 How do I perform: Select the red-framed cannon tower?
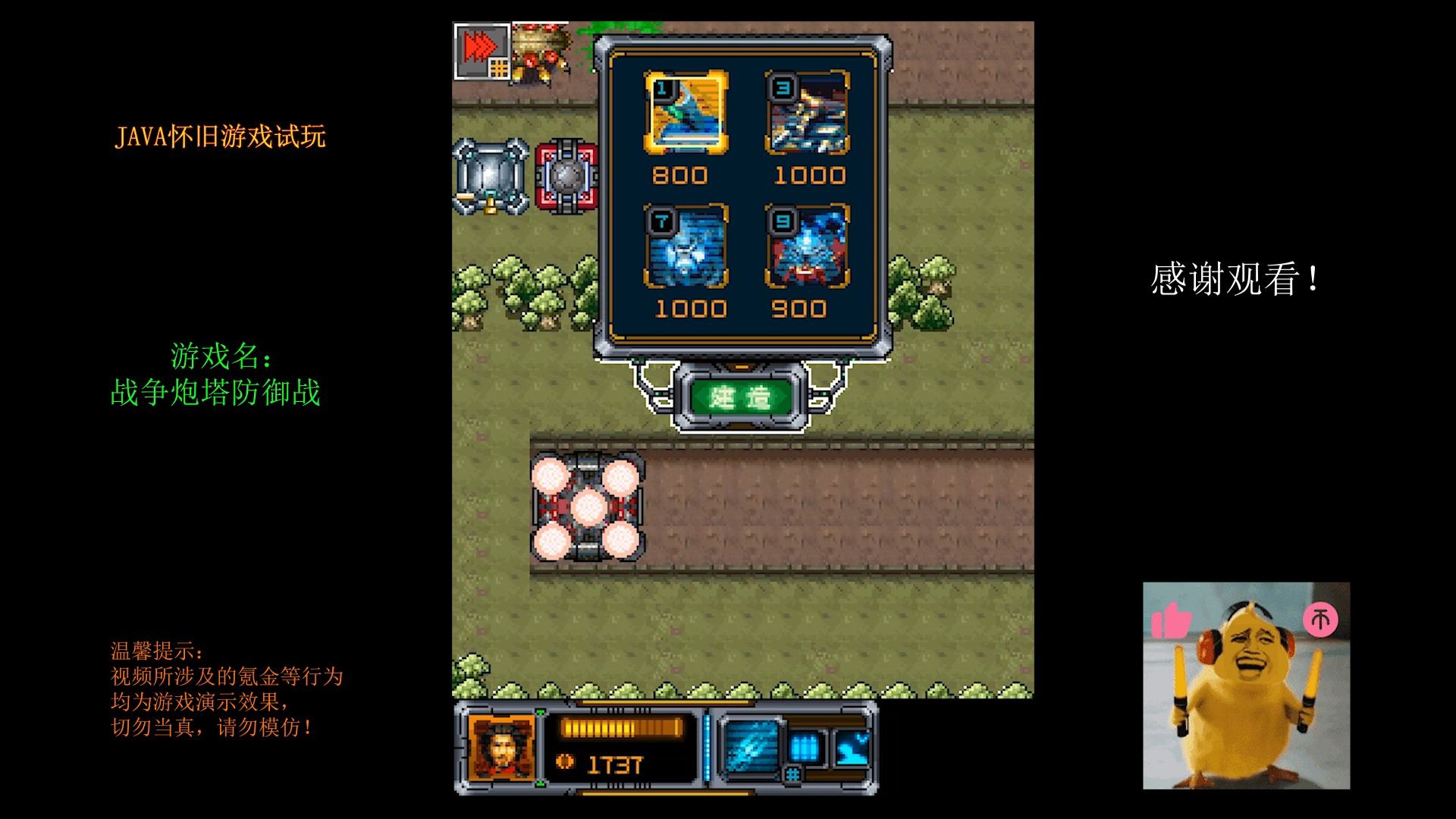[566, 177]
